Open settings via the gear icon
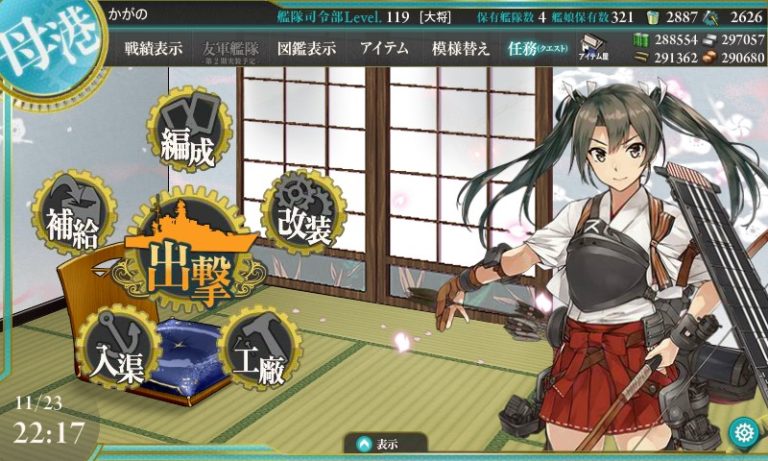 point(743,433)
